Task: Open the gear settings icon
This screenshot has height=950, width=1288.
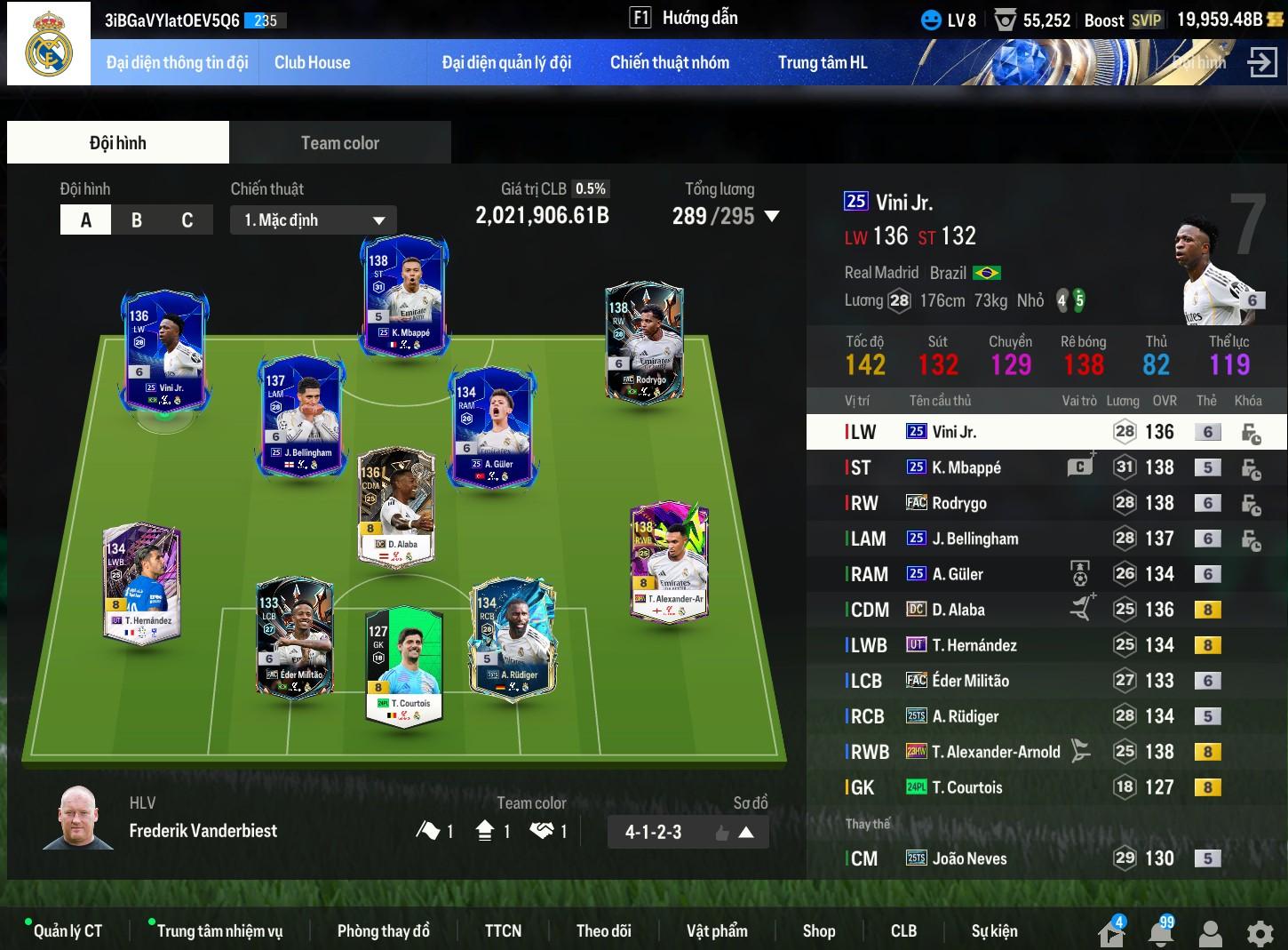Action: (1260, 933)
